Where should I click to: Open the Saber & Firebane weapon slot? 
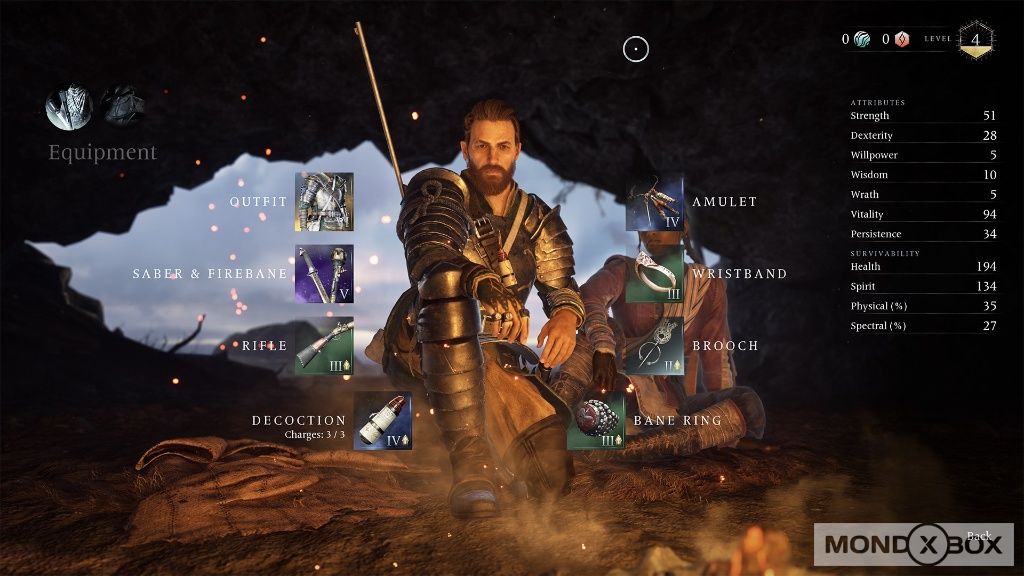324,274
